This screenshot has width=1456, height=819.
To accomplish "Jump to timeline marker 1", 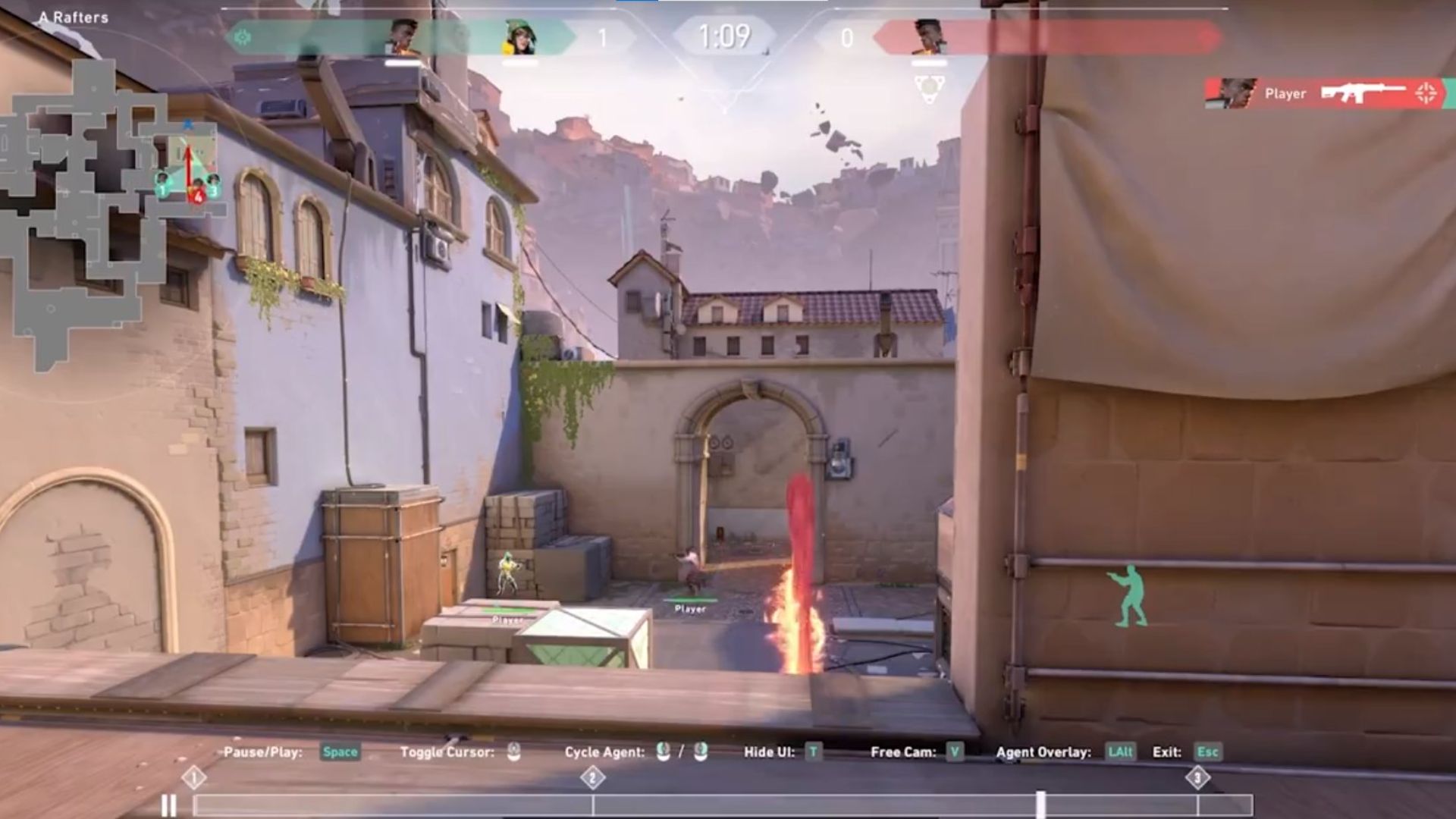I will 193,778.
